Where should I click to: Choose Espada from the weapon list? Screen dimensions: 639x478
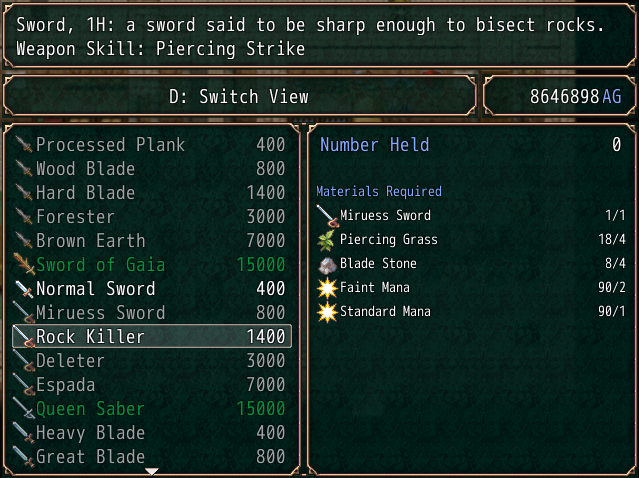pos(150,385)
